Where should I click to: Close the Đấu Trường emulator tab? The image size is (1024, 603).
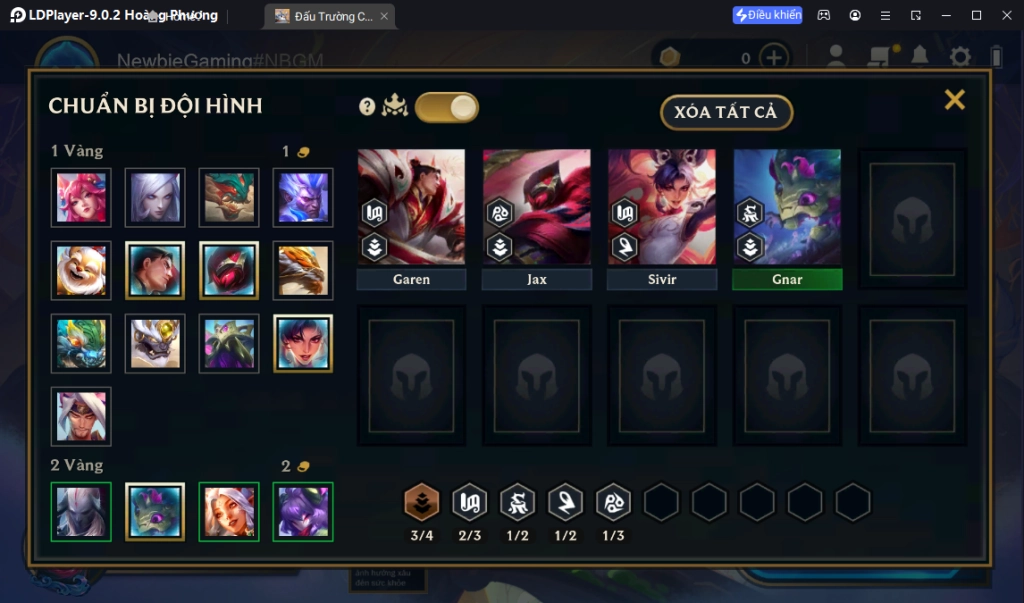(384, 16)
